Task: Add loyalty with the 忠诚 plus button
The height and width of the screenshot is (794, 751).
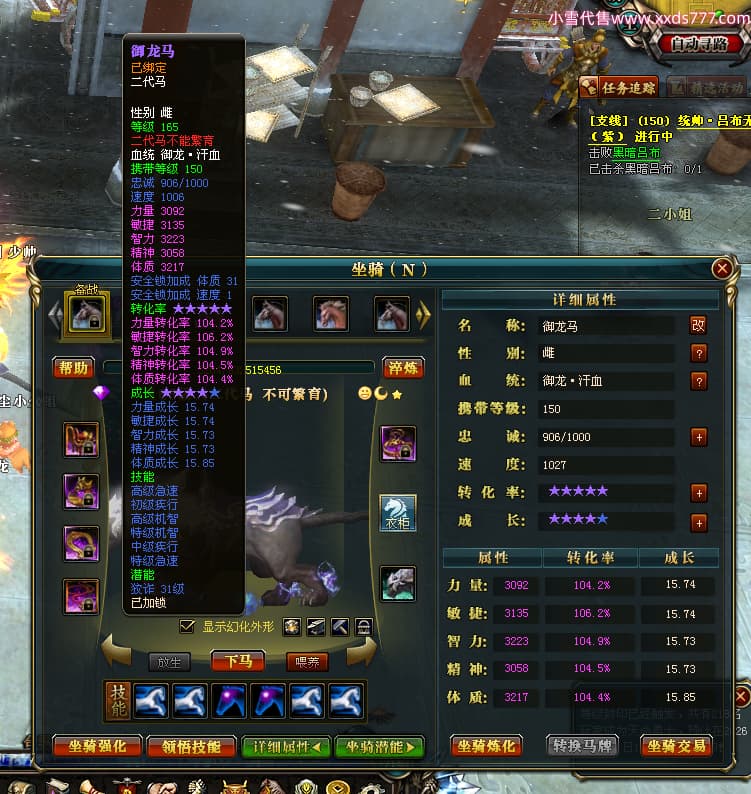Action: (698, 437)
